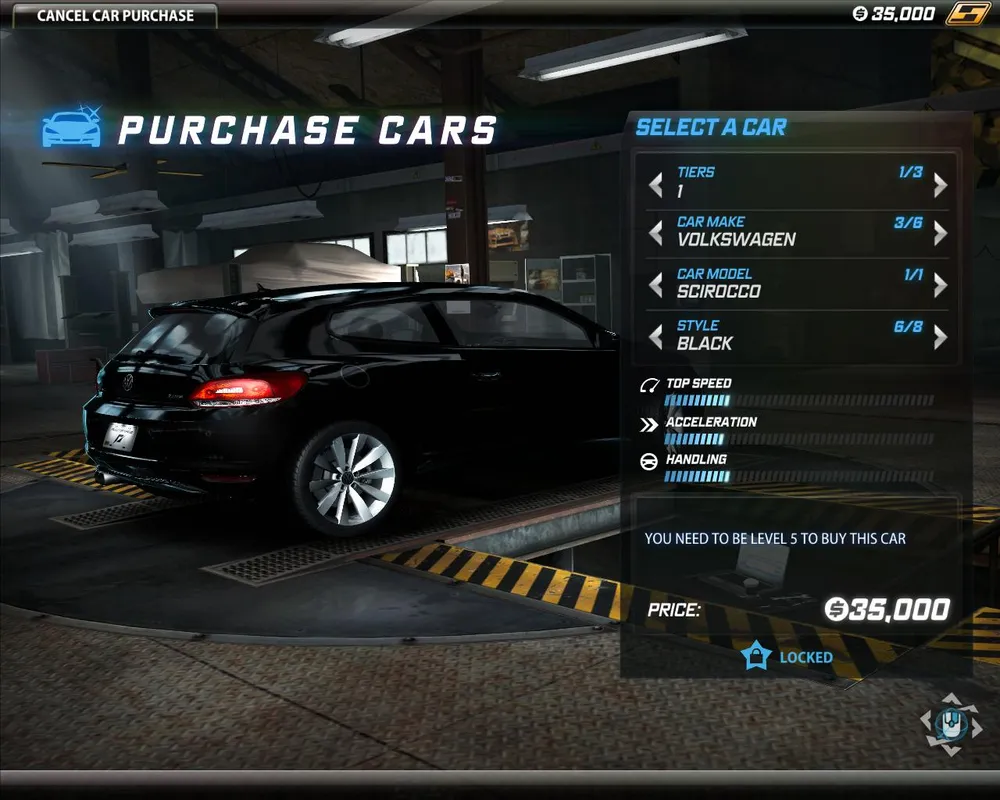Click the Locked purchase button
This screenshot has width=1000, height=800.
click(788, 657)
